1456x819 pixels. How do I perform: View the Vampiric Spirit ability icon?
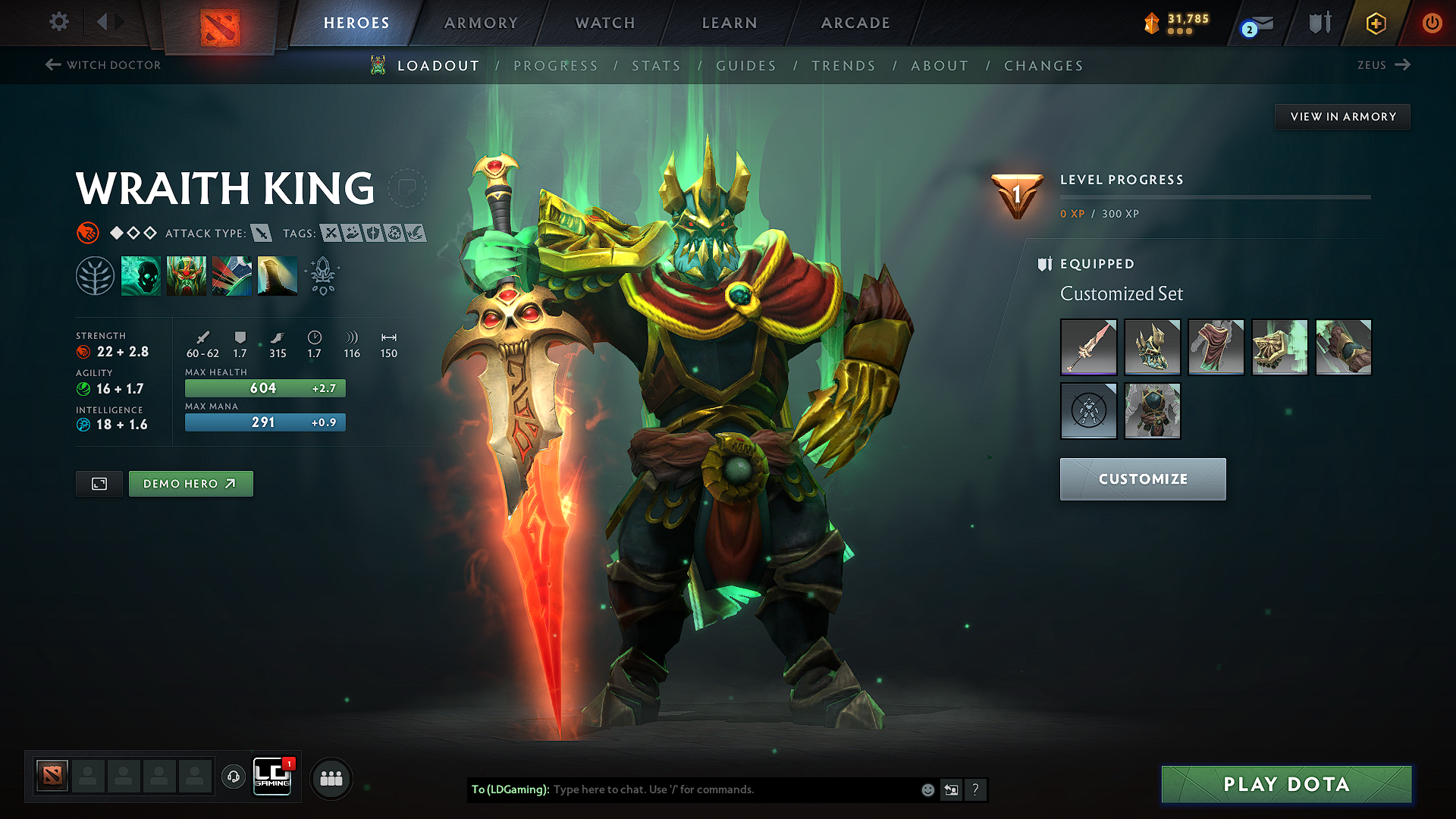(x=187, y=275)
